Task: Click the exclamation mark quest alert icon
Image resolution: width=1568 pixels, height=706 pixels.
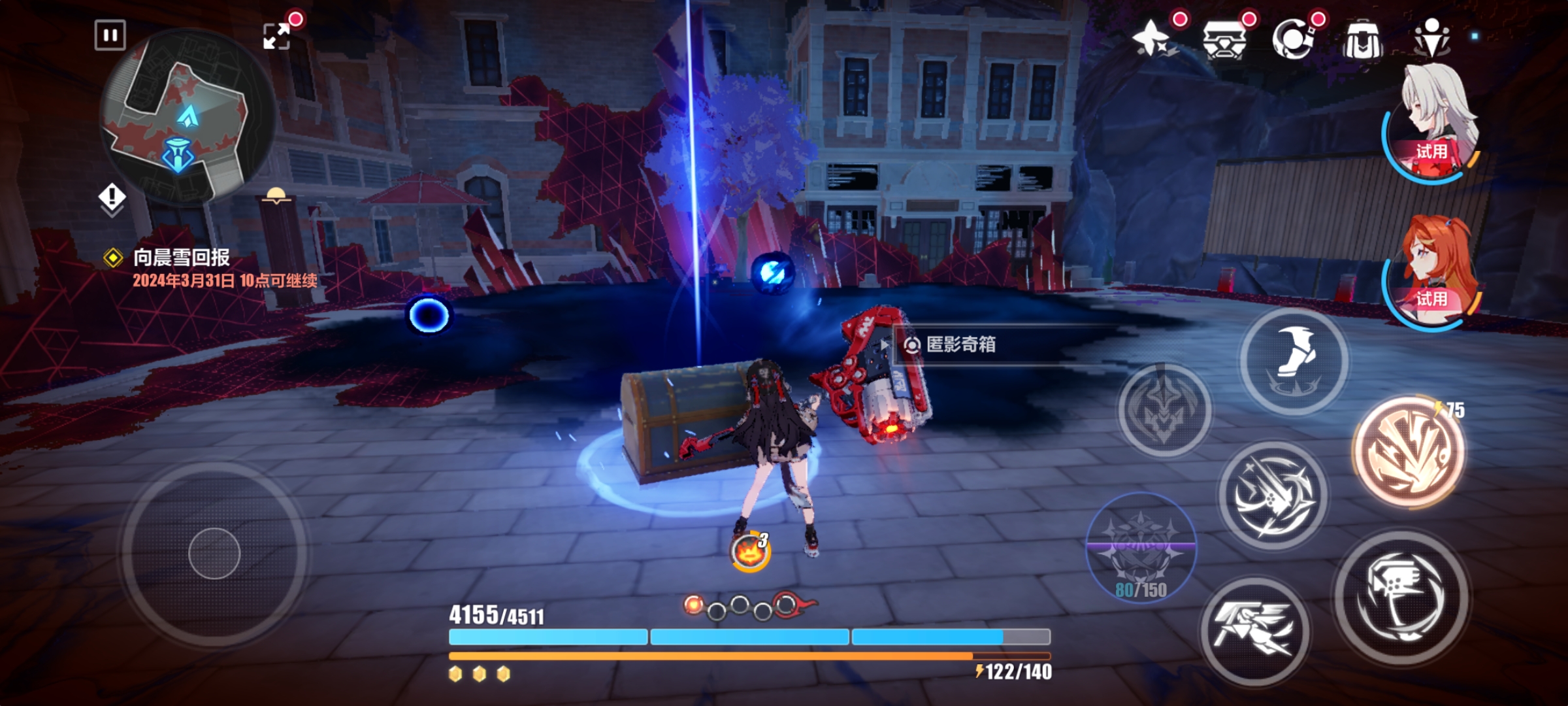Action: pos(112,197)
